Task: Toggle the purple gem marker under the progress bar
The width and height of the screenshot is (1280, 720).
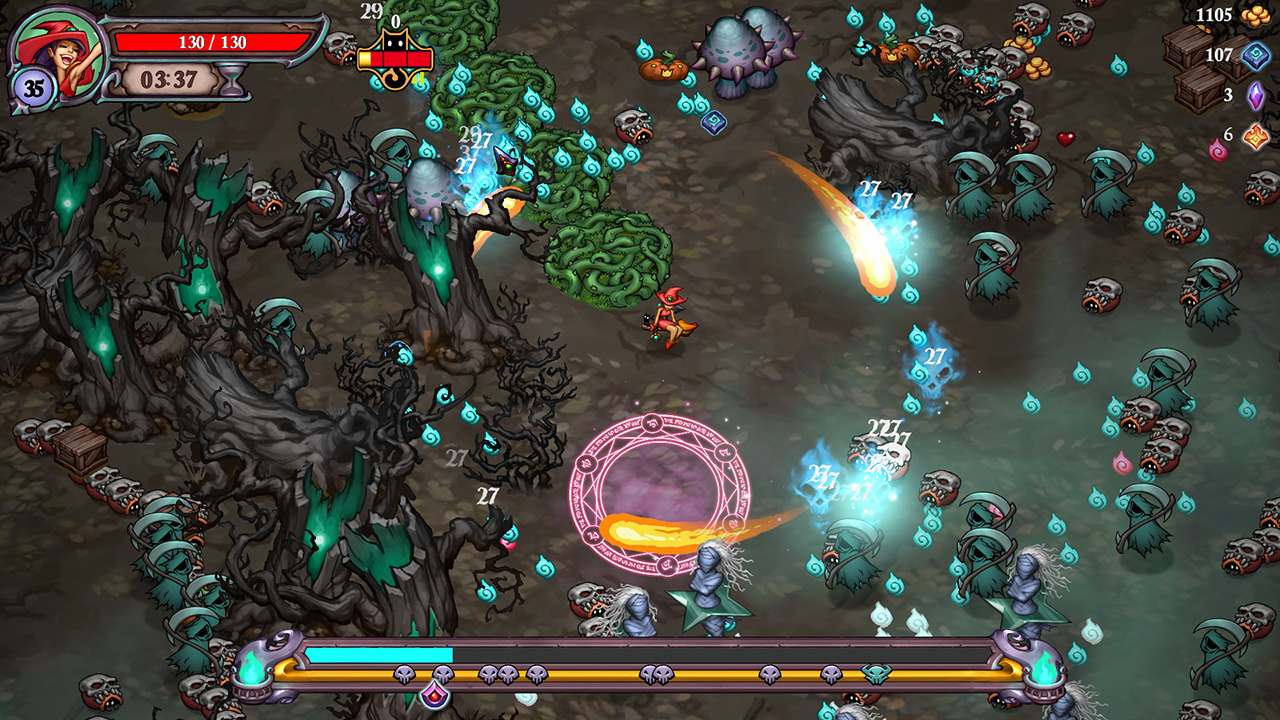Action: [435, 694]
